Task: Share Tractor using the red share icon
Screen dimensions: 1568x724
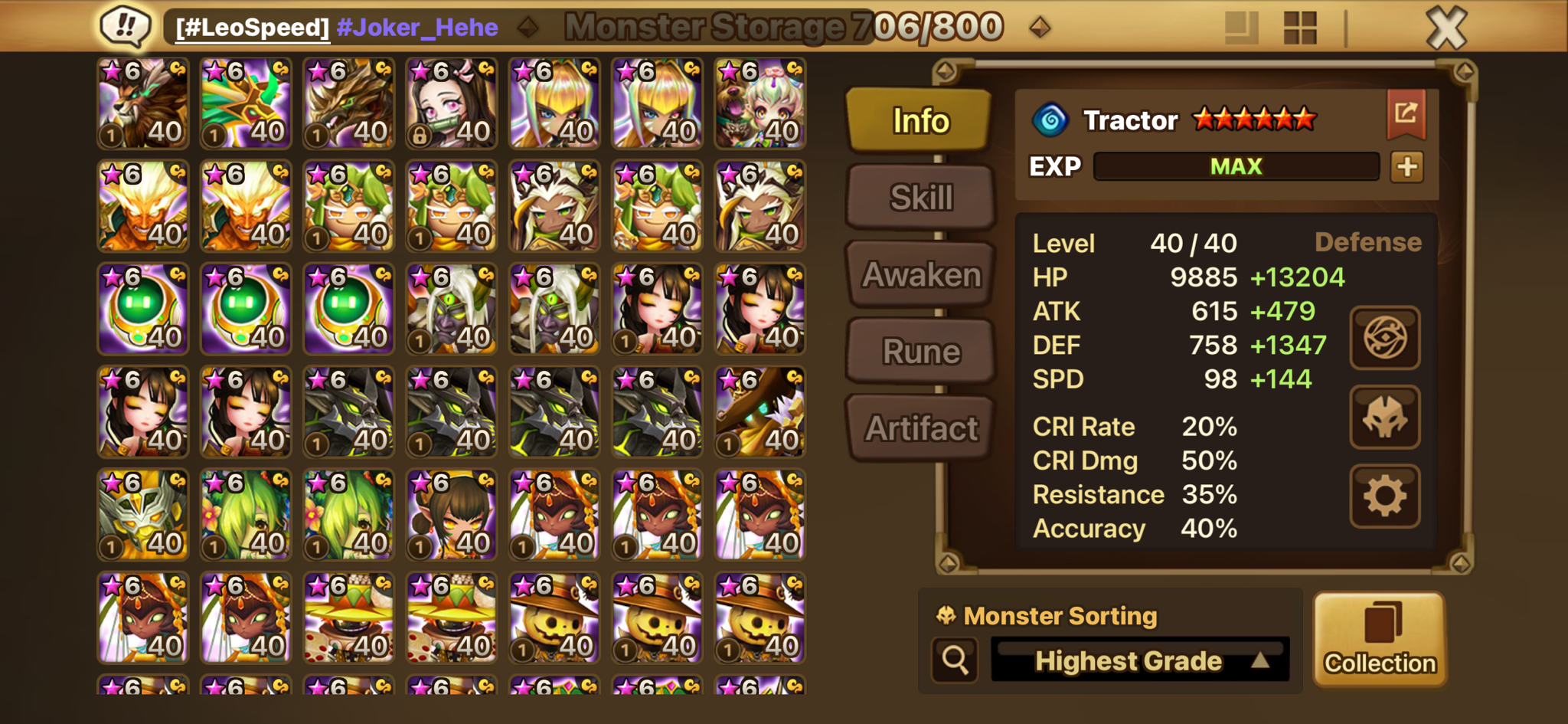Action: point(1406,114)
